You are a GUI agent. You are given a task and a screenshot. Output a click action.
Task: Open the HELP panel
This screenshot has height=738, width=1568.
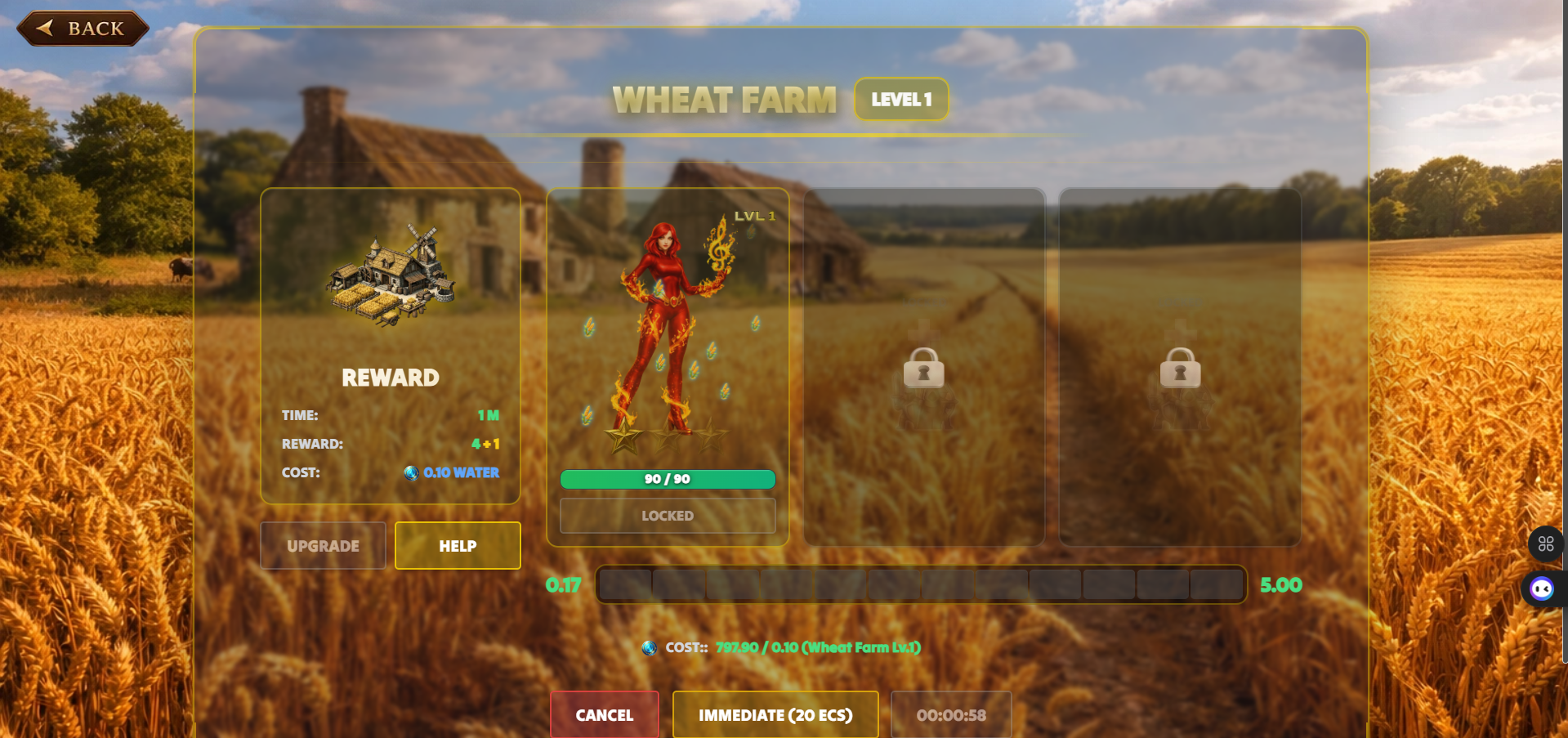(458, 546)
